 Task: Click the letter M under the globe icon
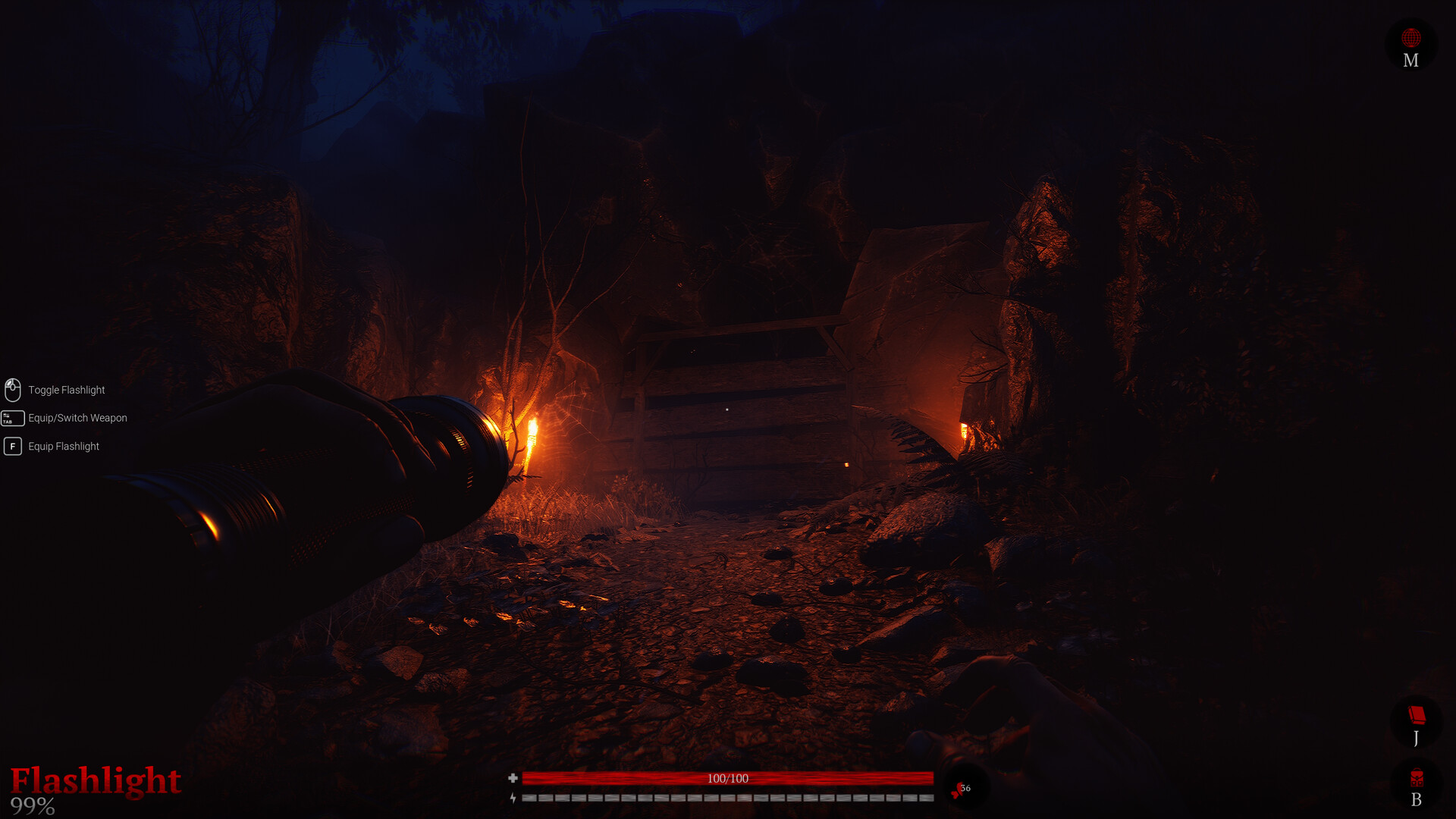pyautogui.click(x=1410, y=61)
